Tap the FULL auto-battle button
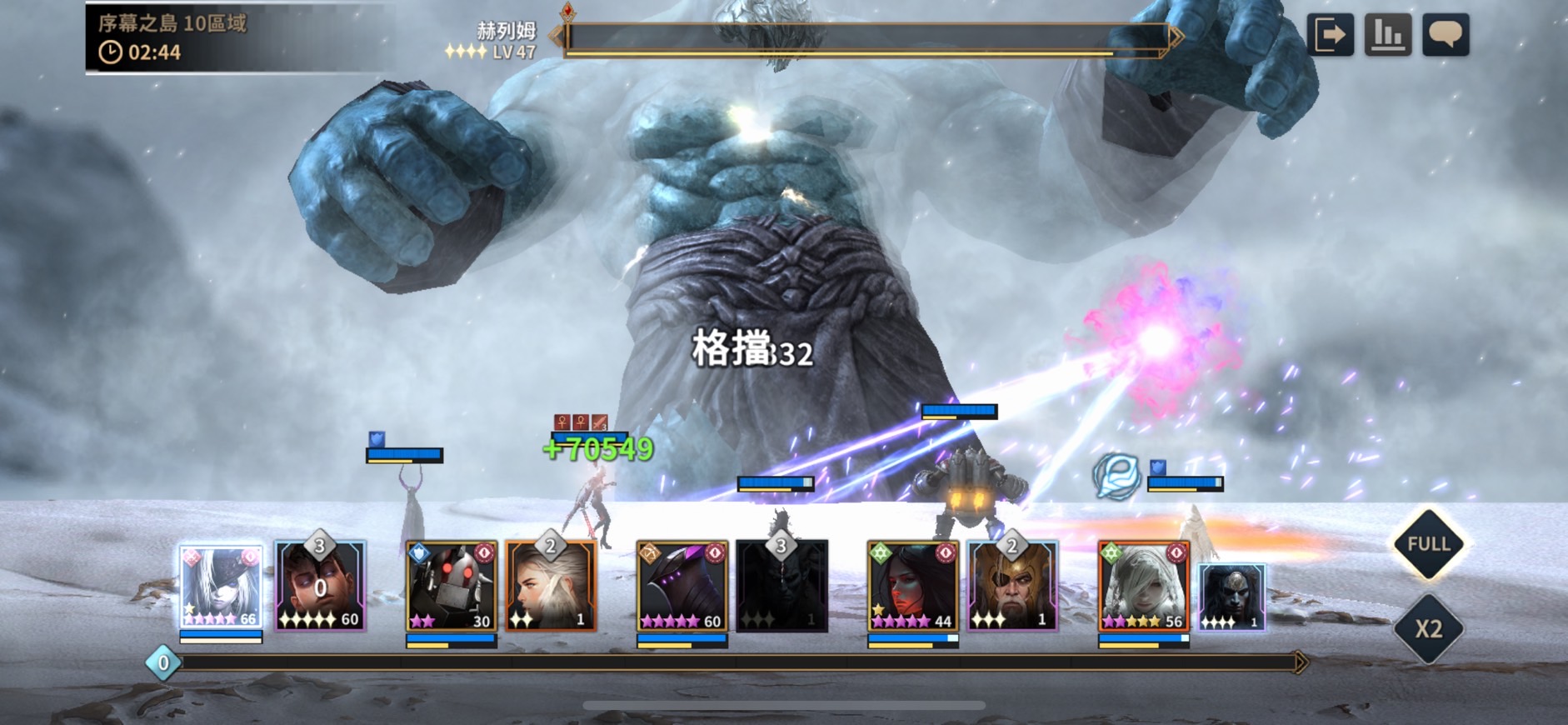 coord(1429,544)
